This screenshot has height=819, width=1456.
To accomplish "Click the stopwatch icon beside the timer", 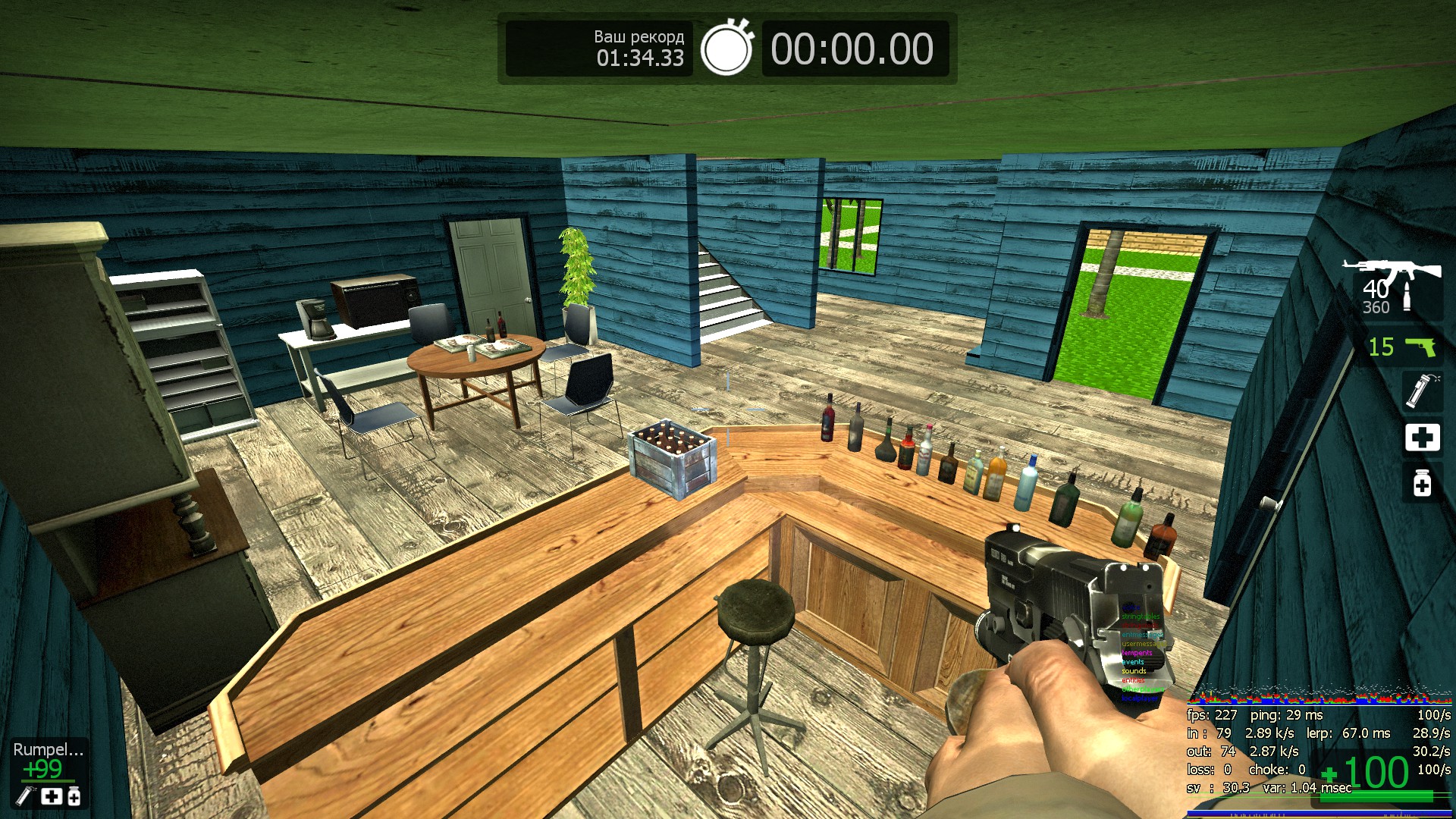I will (726, 49).
